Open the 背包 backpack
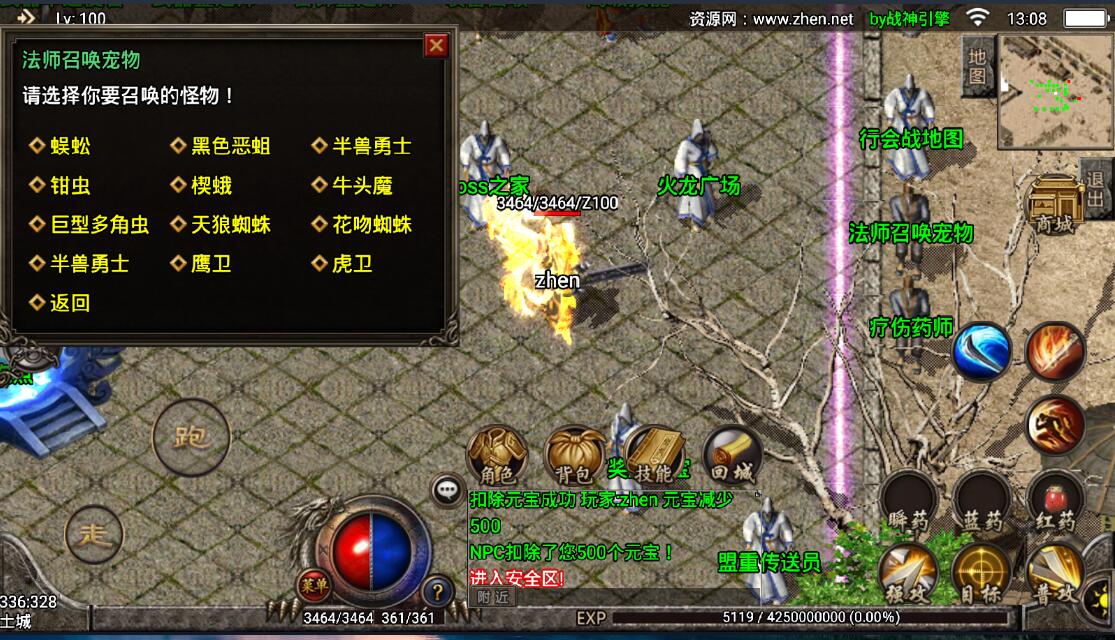The image size is (1115, 640). [x=575, y=458]
